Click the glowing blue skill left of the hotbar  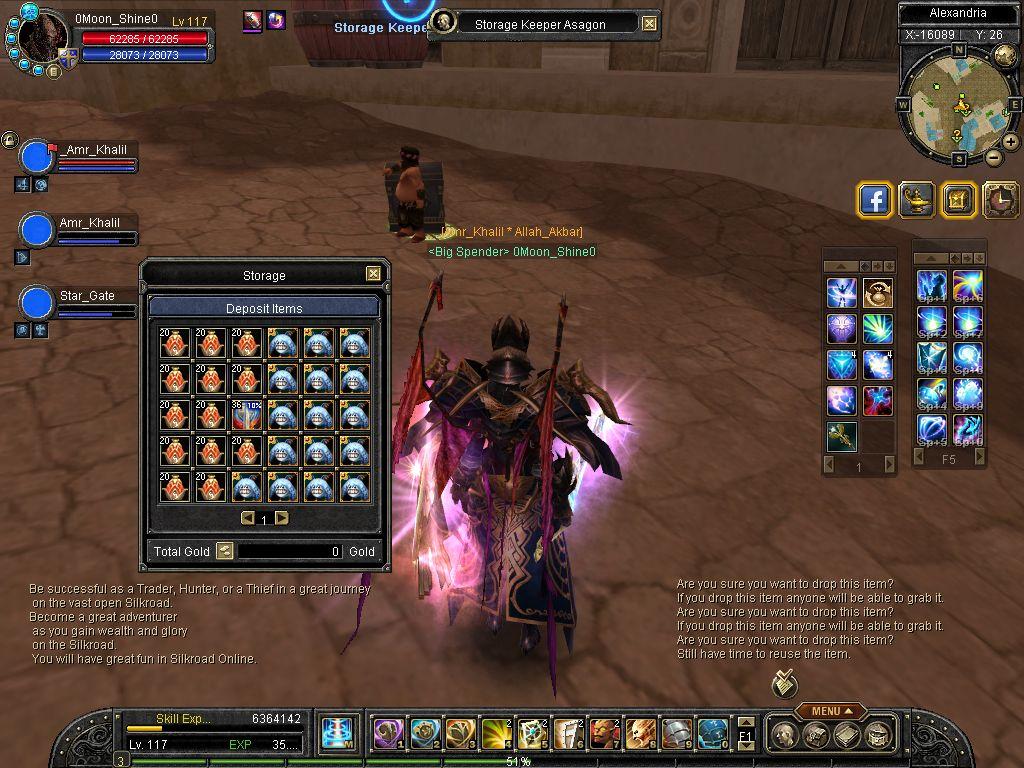point(337,734)
